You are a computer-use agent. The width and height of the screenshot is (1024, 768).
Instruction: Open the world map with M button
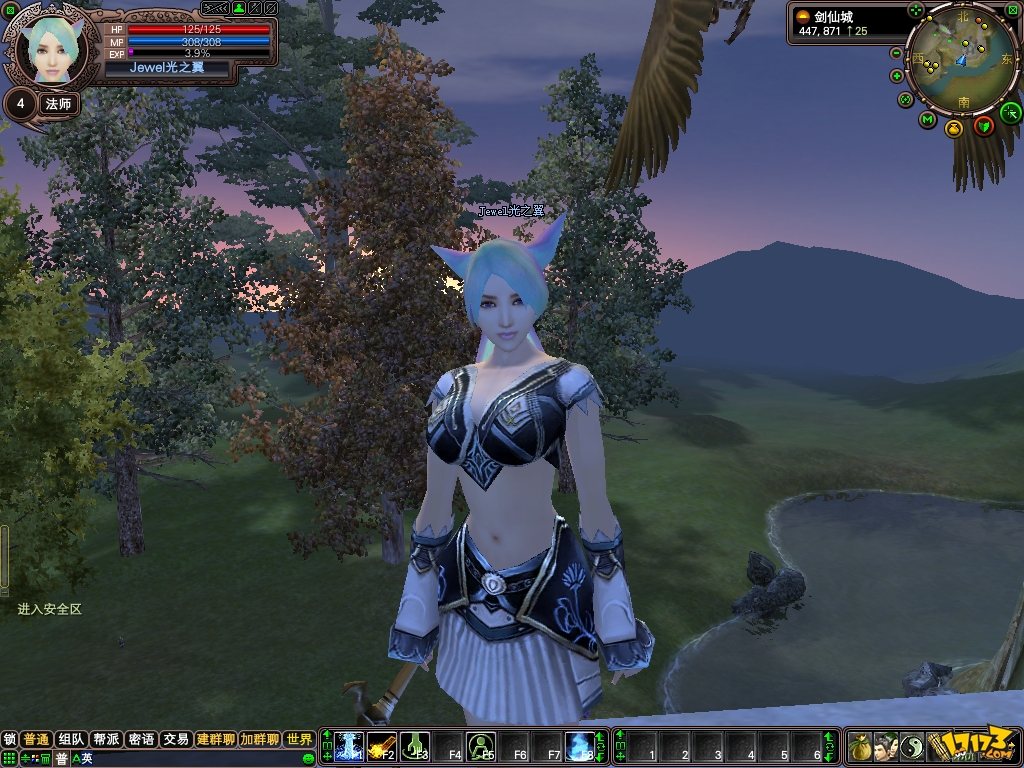(928, 121)
